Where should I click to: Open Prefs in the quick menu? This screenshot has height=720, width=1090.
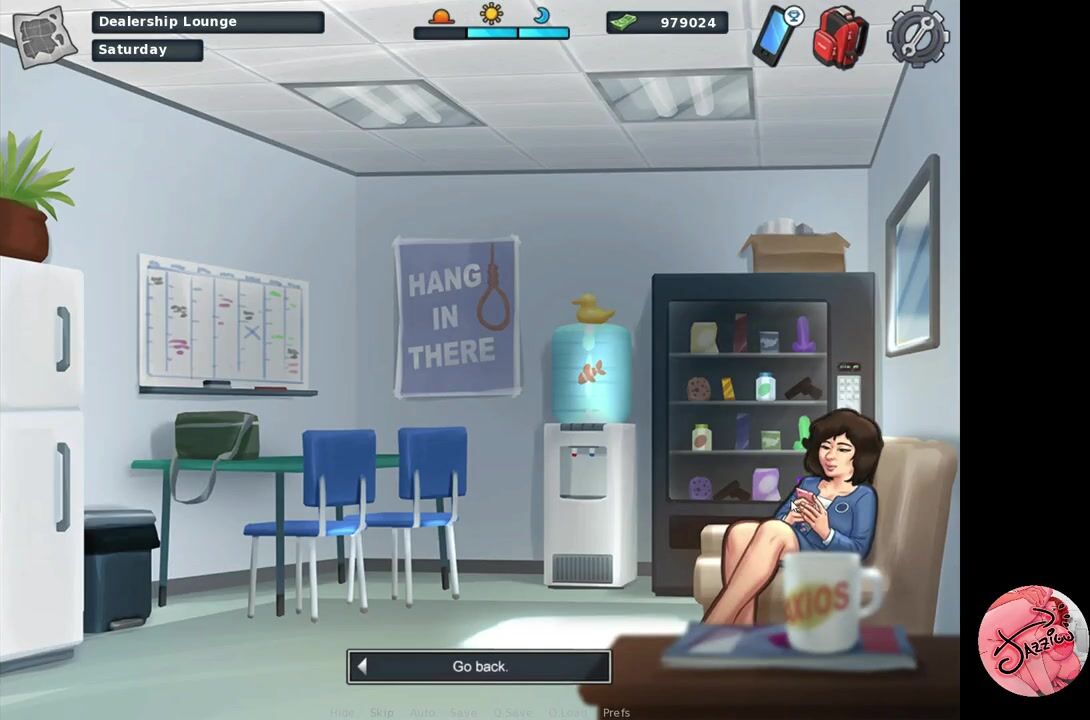click(x=616, y=713)
